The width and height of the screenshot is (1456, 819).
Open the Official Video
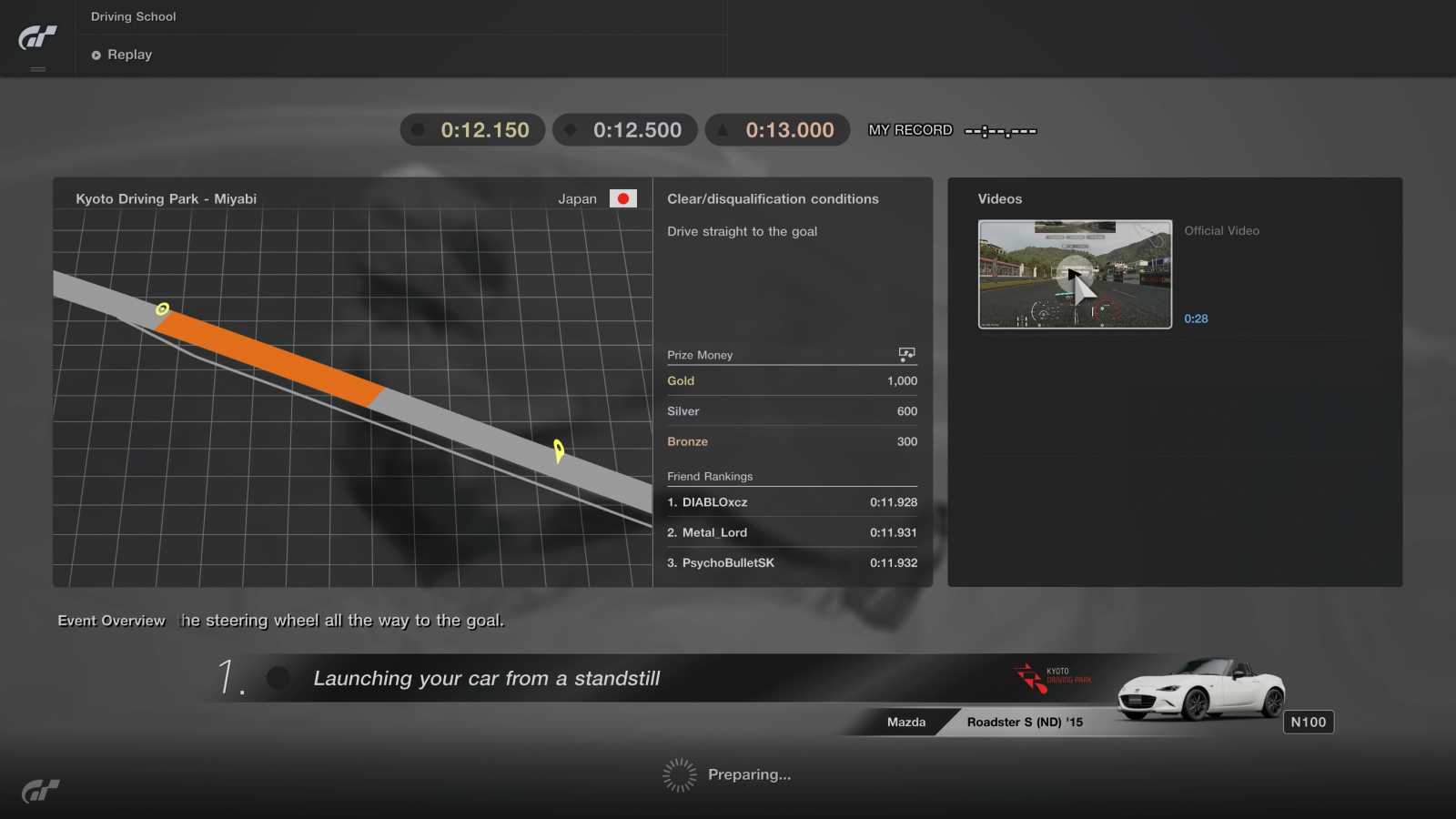1222,230
